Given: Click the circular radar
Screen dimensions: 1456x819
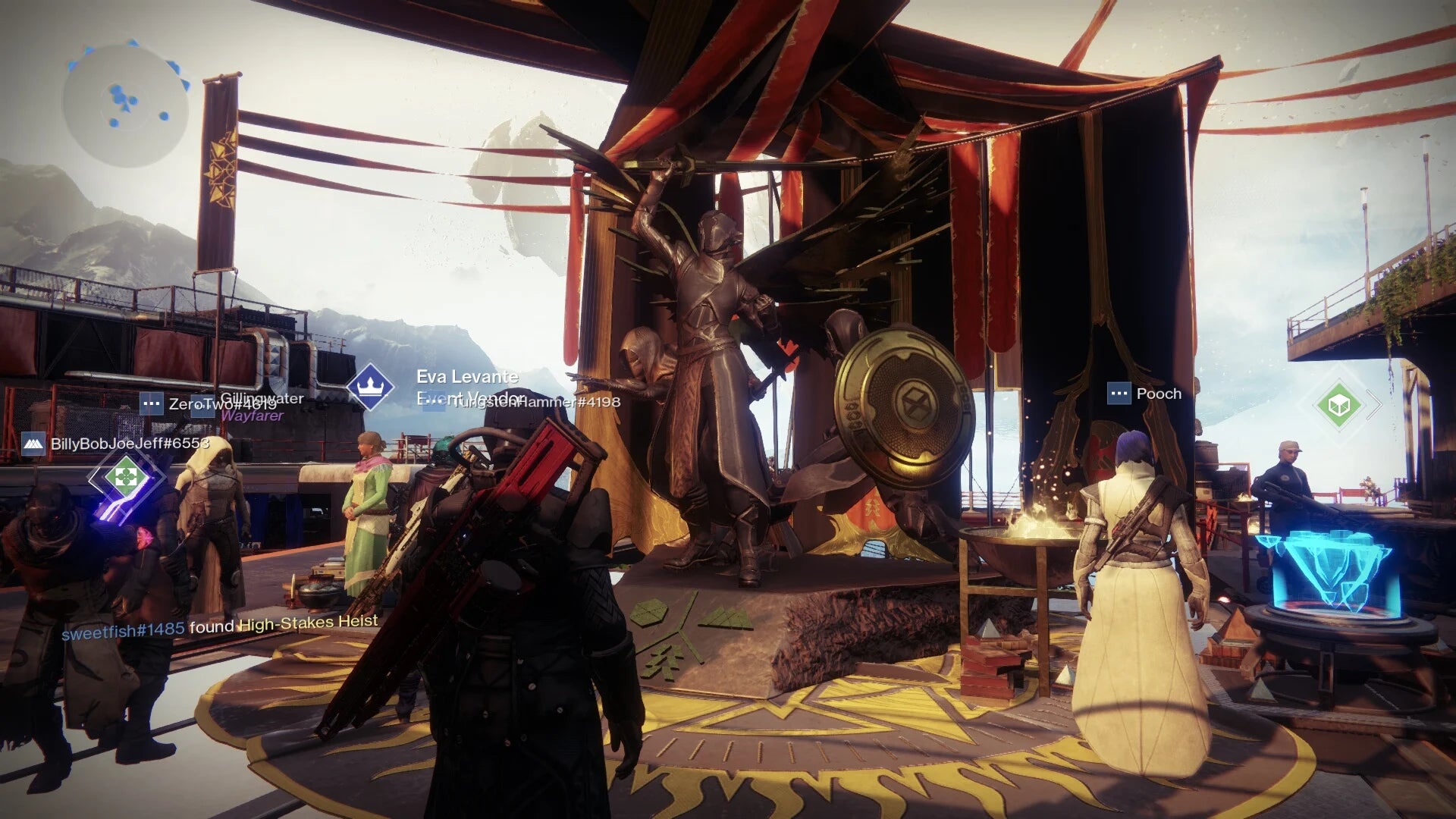Looking at the screenshot, I should [125, 105].
